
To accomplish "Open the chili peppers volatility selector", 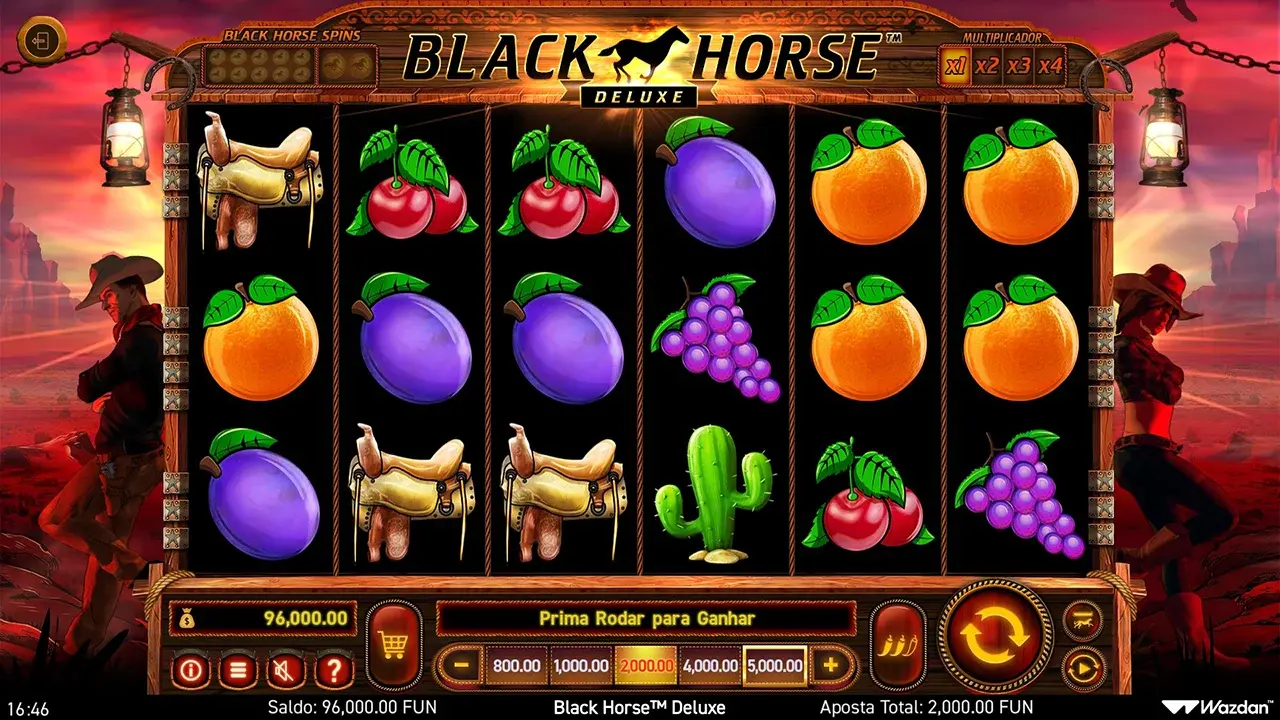I will click(x=897, y=645).
